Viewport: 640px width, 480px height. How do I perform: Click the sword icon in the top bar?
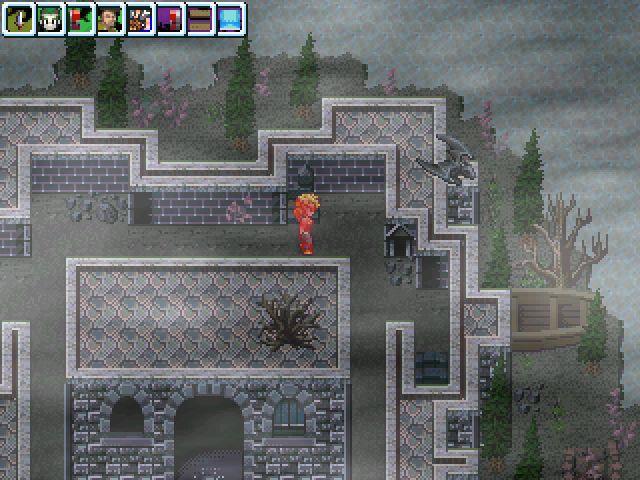19,18
